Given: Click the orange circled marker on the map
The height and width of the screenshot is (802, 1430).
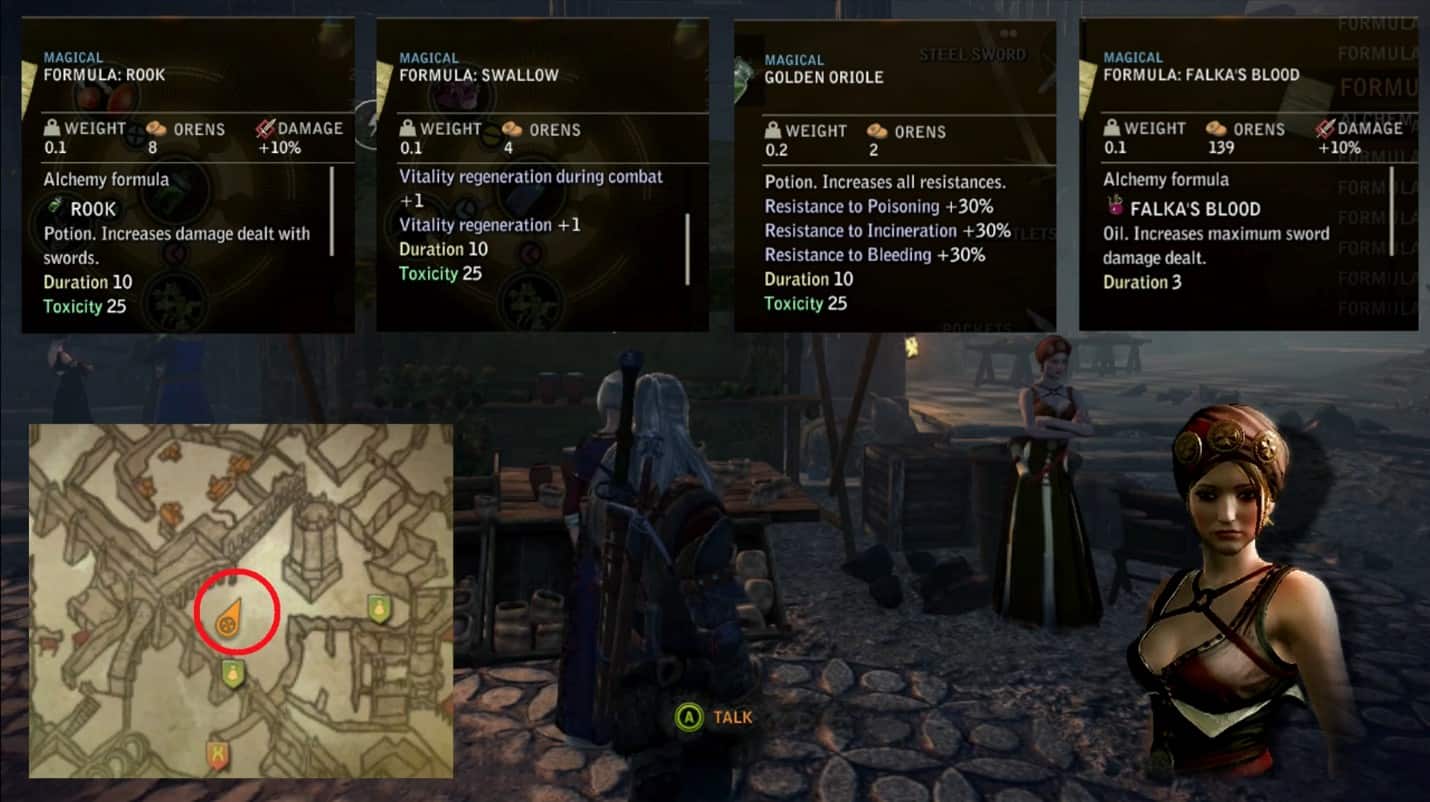Looking at the screenshot, I should pos(228,621).
